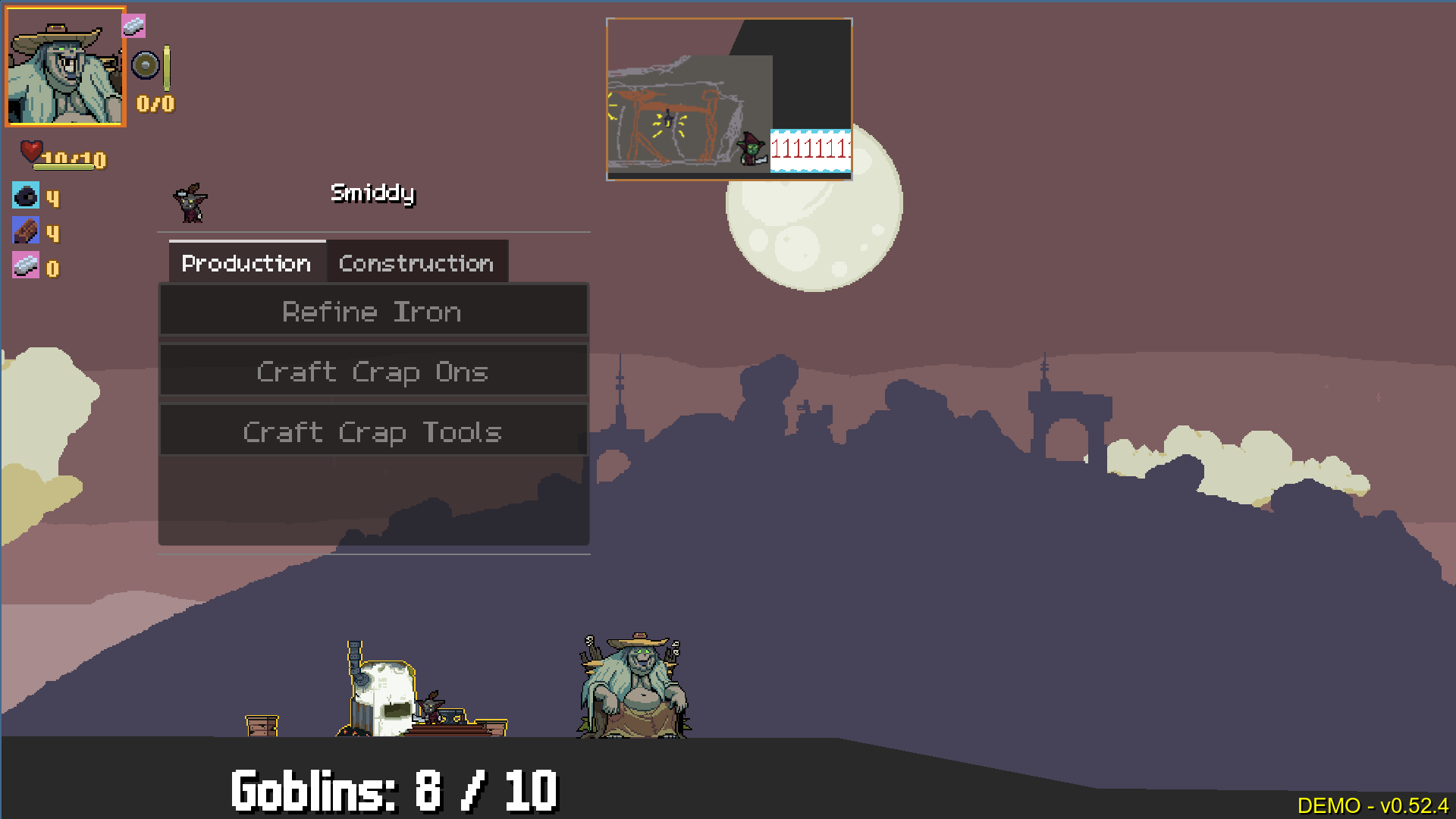The height and width of the screenshot is (819, 1456).
Task: Click the glowing lantern in the event popup
Action: [x=667, y=120]
